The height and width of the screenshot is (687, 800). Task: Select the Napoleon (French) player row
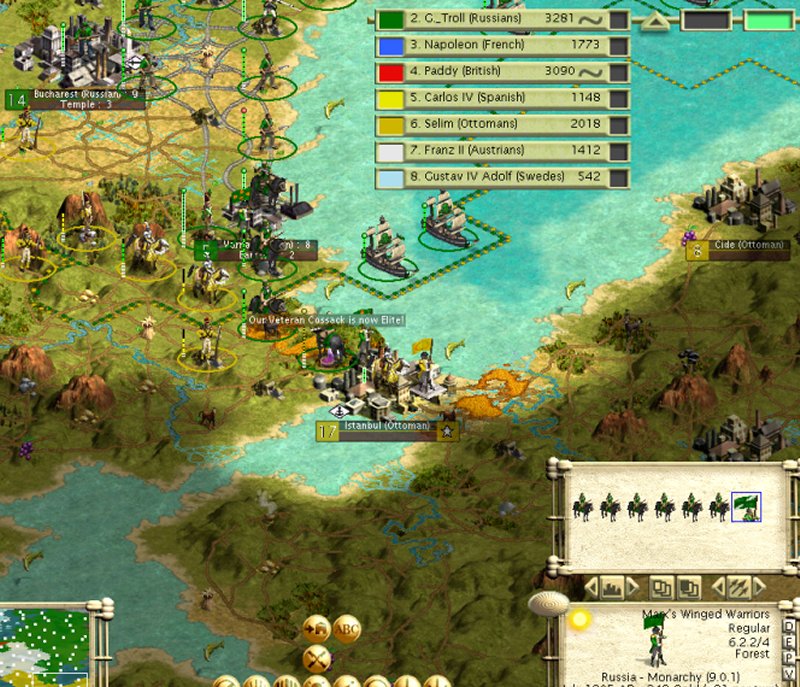pos(502,45)
